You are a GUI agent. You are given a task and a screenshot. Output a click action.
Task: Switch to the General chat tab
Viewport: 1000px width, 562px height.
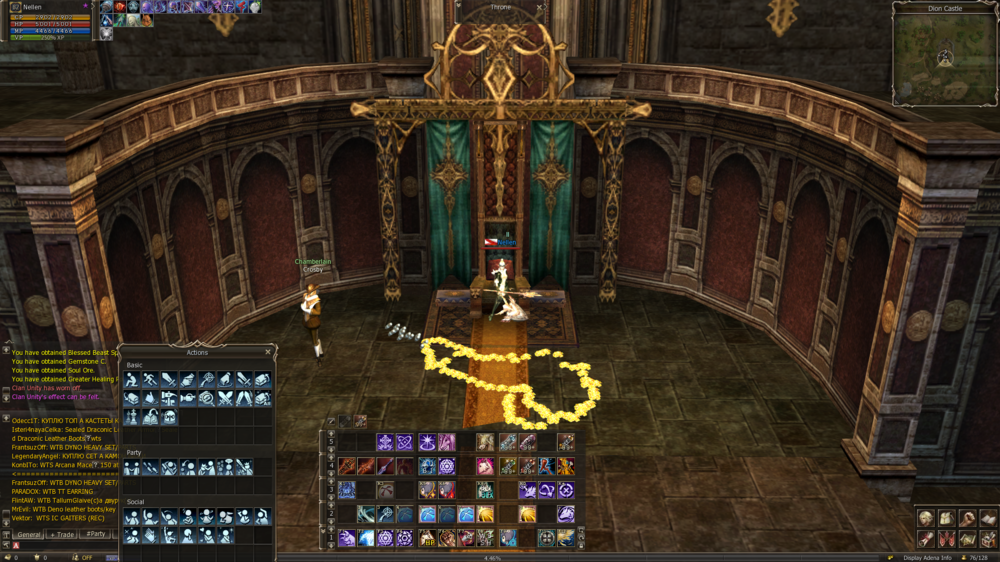click(29, 534)
